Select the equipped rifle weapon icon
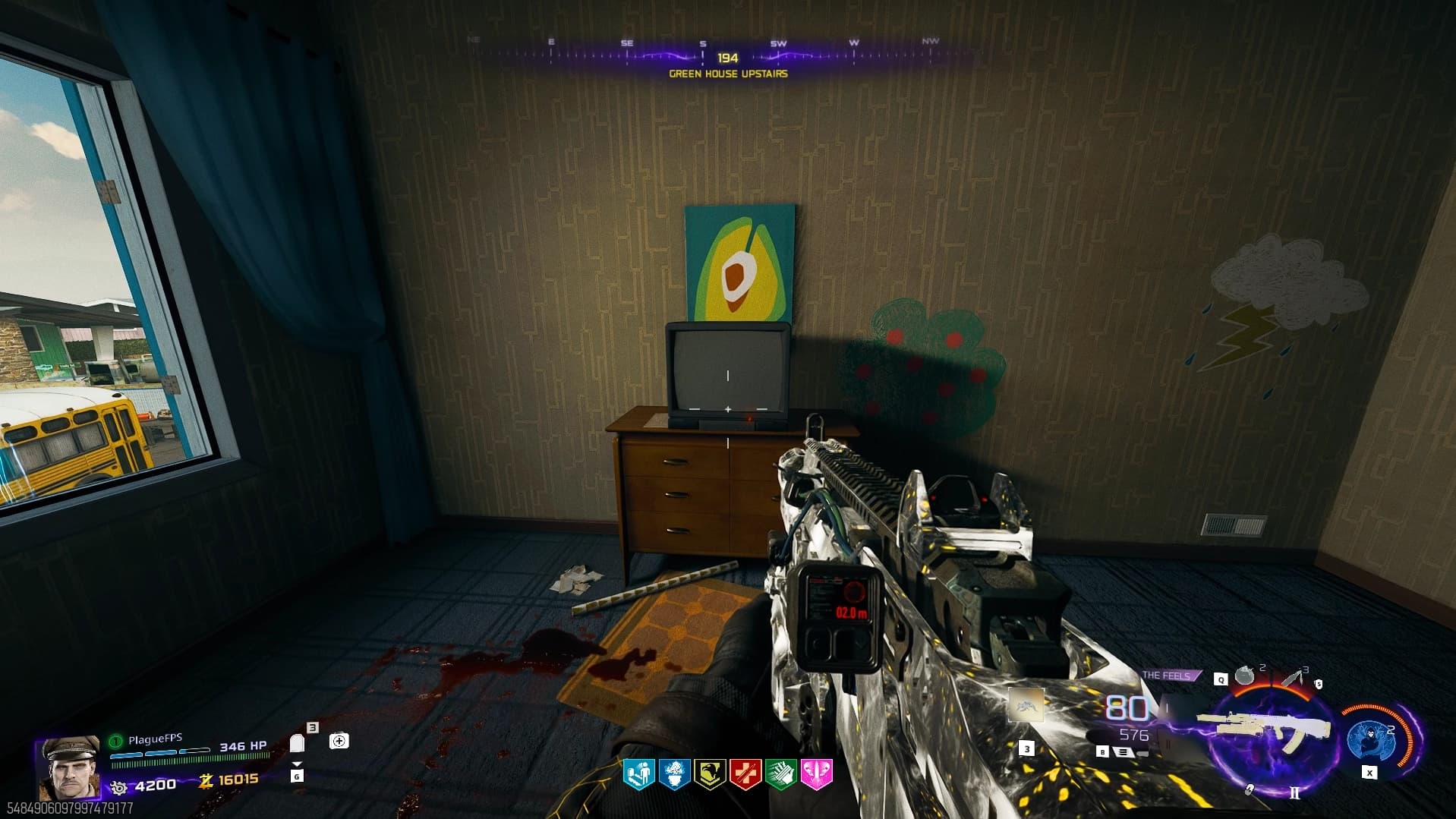Screen dimensions: 1456x819 1266,727
